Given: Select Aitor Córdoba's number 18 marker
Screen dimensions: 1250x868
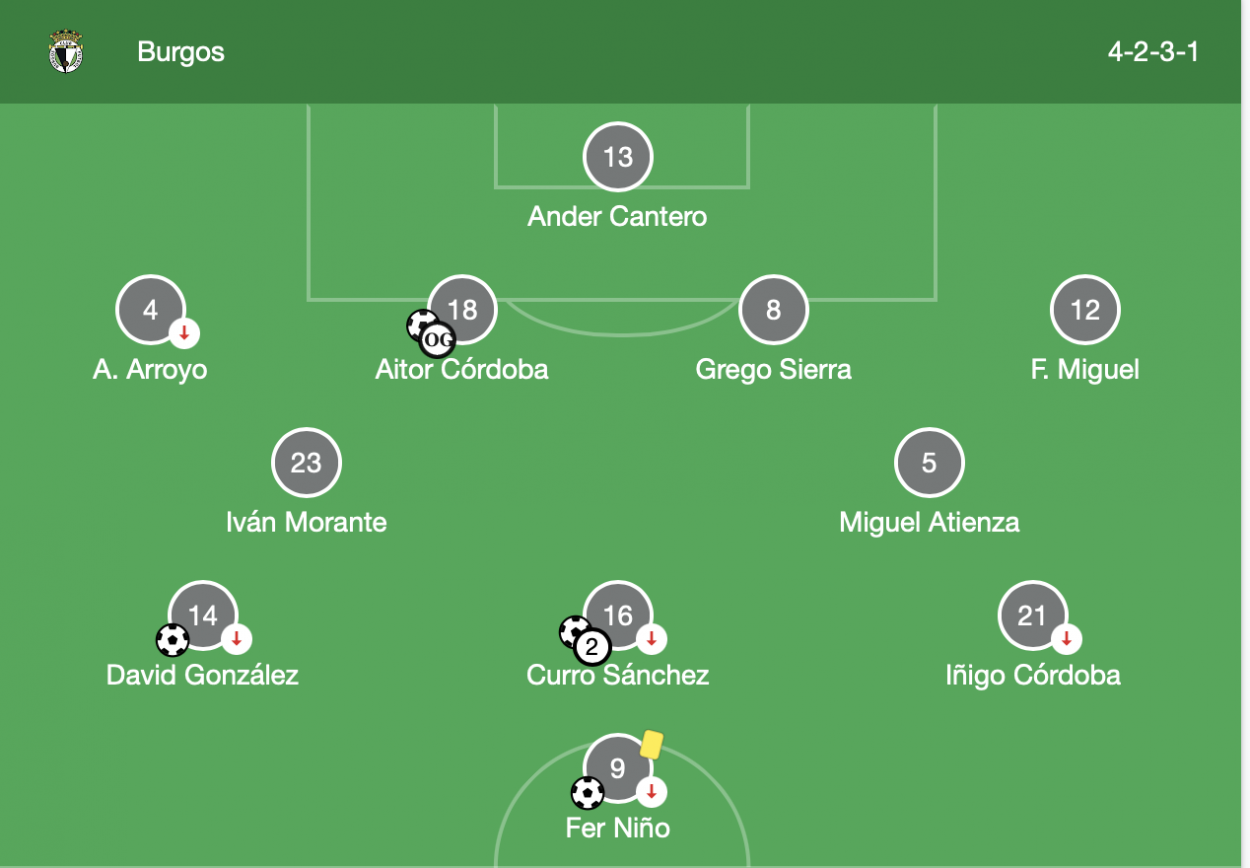Looking at the screenshot, I should tap(462, 310).
